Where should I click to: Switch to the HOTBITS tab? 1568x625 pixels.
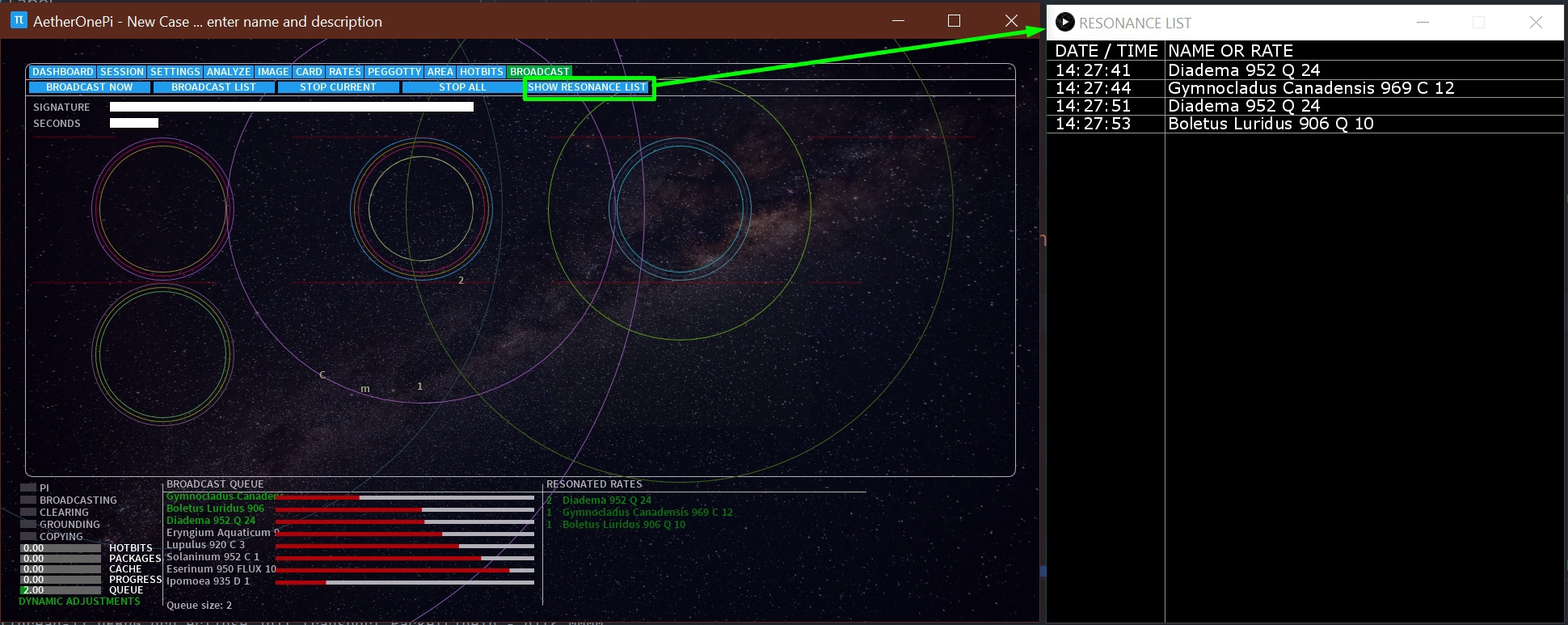point(481,71)
